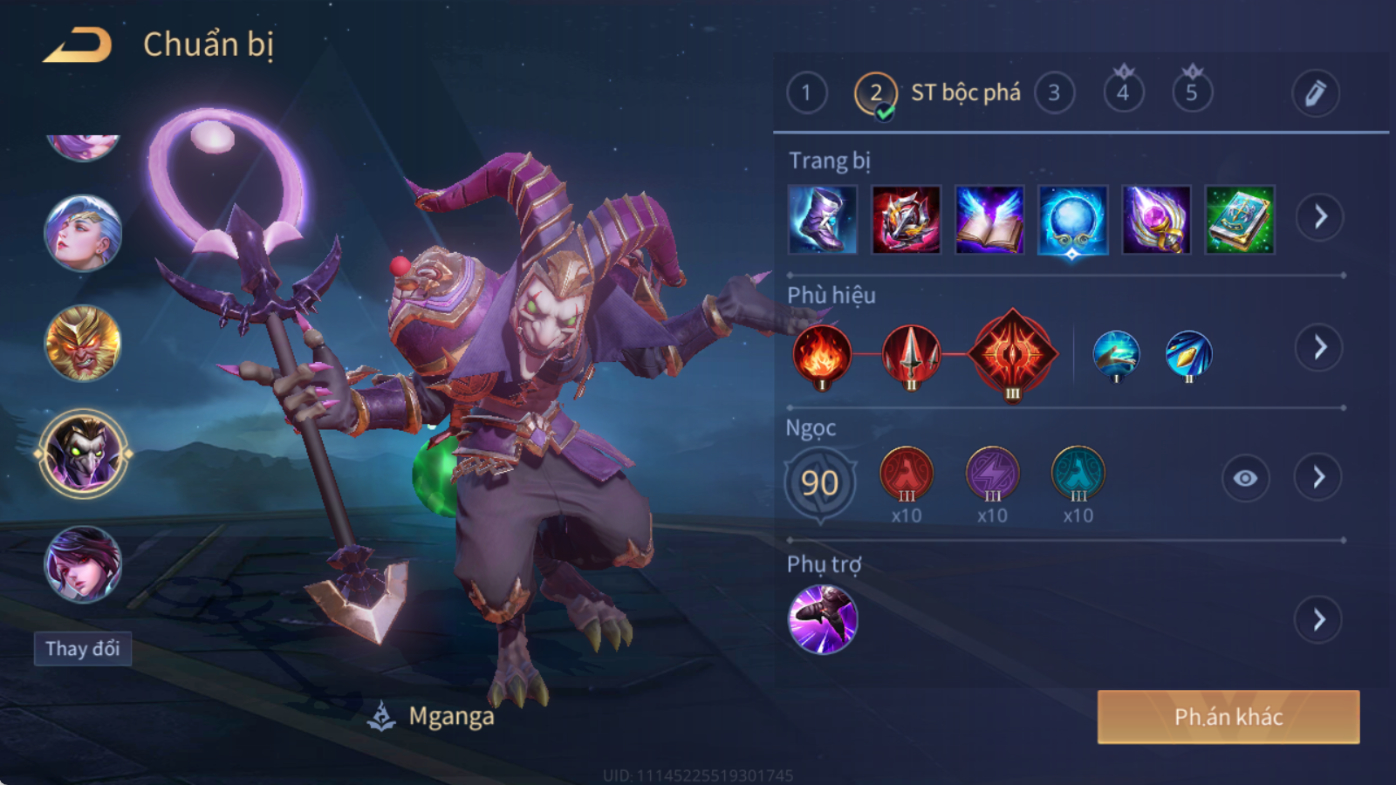Select build preset 3
The image size is (1396, 785).
coord(1054,94)
